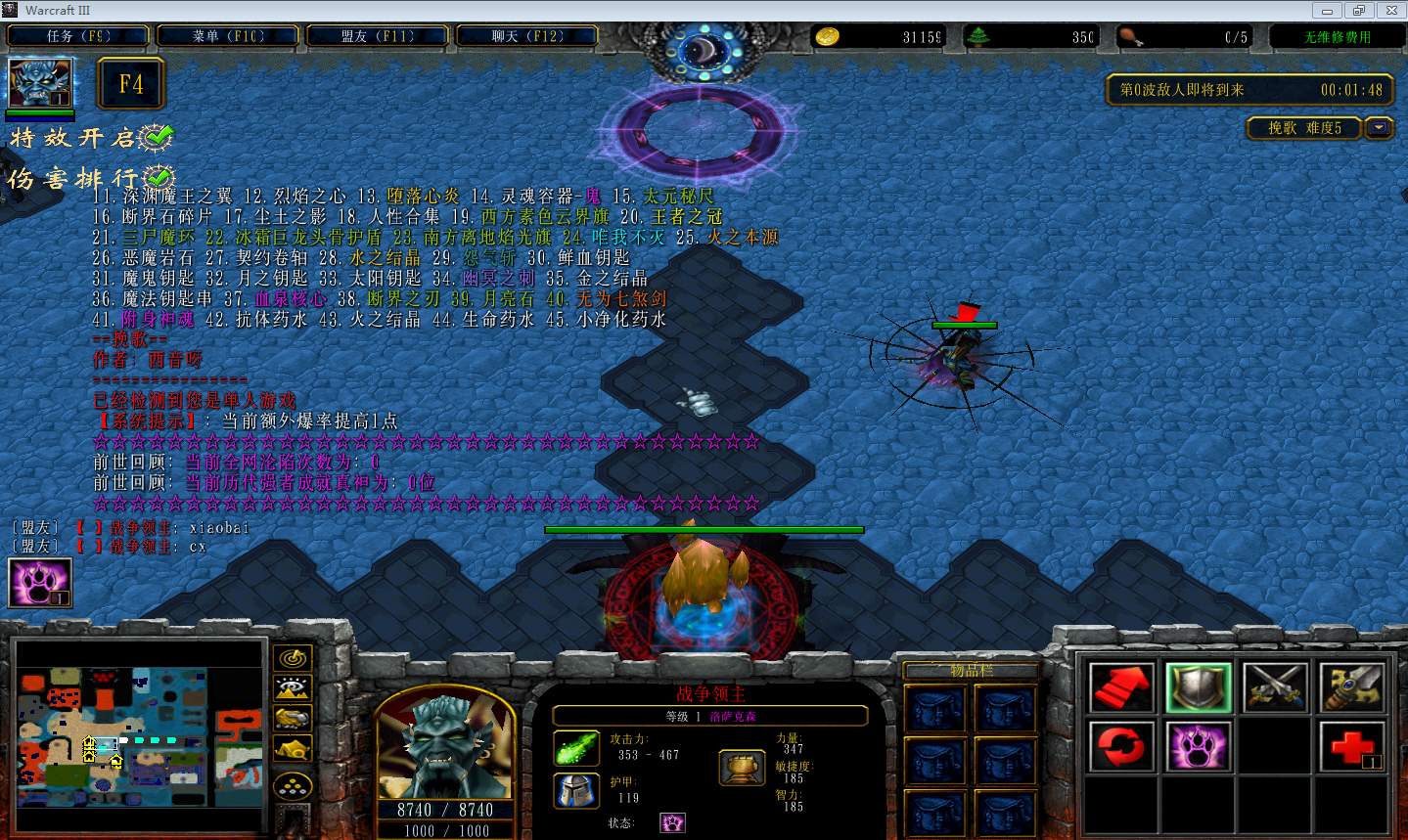Open the 任务 (F9) quests menu
1408x840 pixels.
[78, 36]
